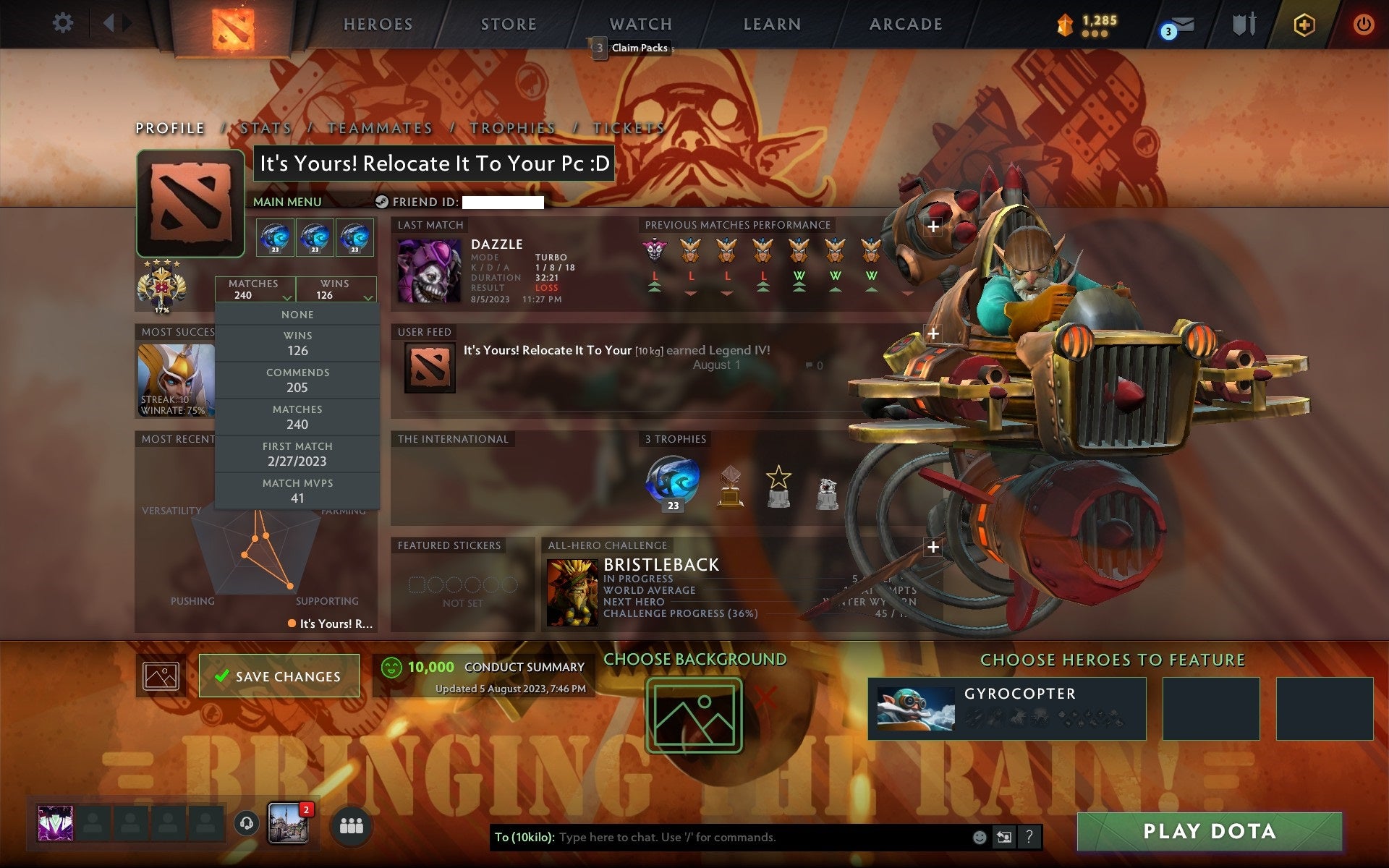Click the Challenge Progress bar on Bristleback
Viewport: 1389px width, 868px height.
(x=680, y=613)
